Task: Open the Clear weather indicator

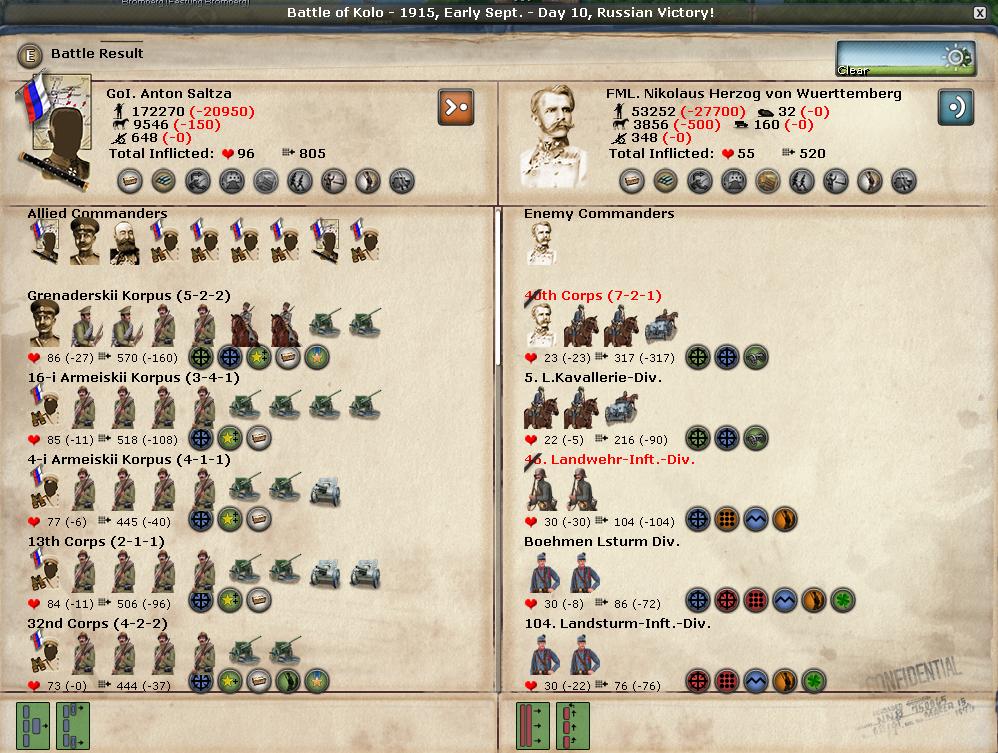Action: [905, 59]
